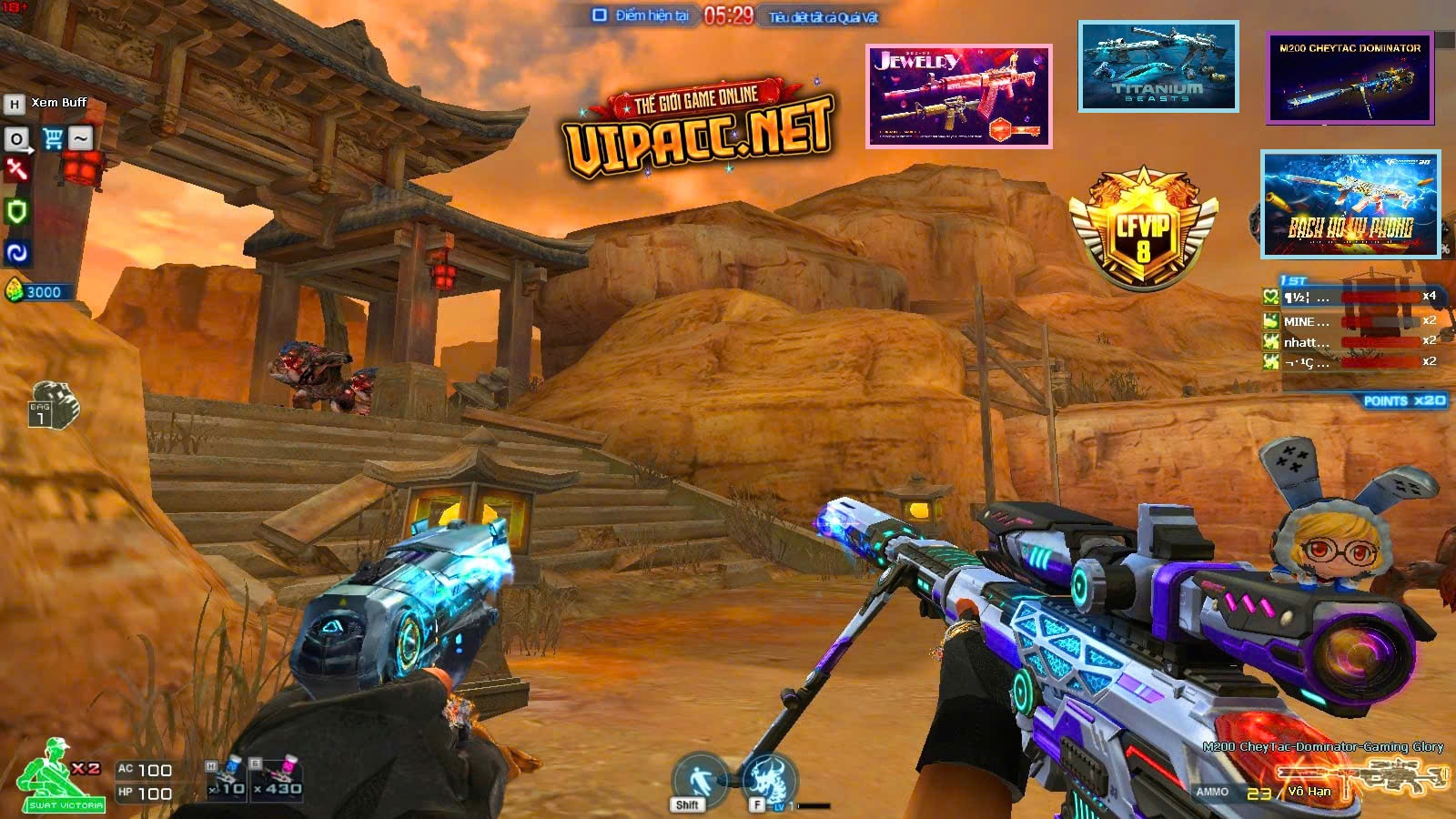The image size is (1456, 819).
Task: Select the blue swirl buff icon
Action: [16, 253]
